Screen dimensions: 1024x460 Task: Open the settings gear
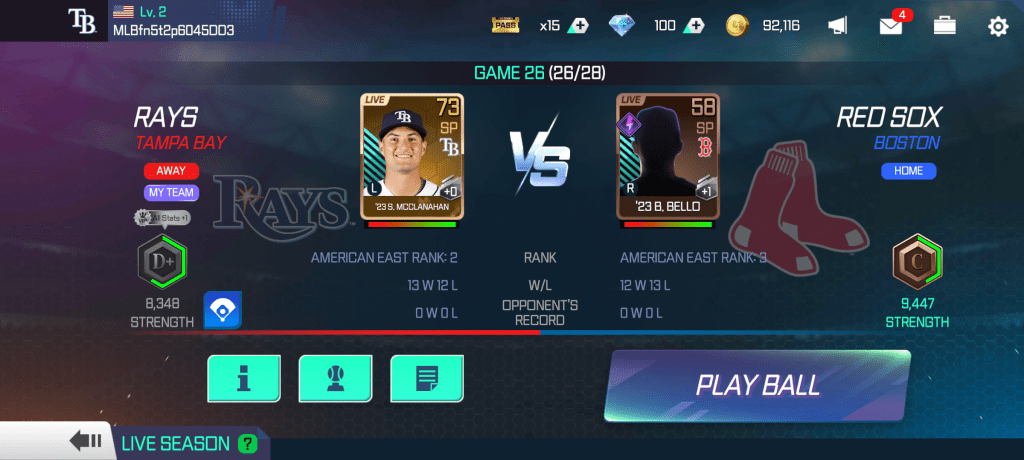coord(997,26)
